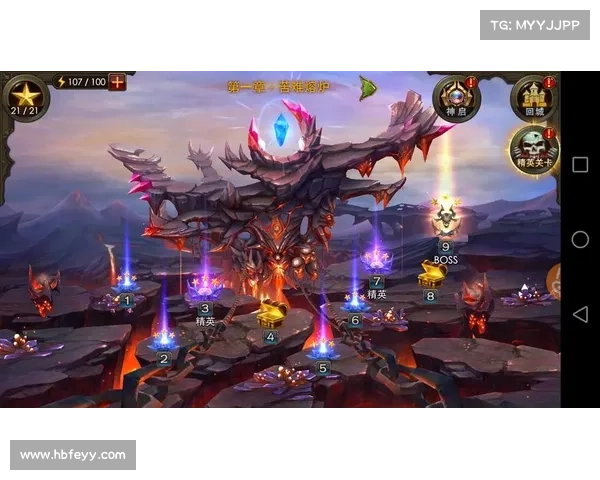Tap the Android back triangle button
Image resolution: width=600 pixels, height=480 pixels.
(x=580, y=314)
